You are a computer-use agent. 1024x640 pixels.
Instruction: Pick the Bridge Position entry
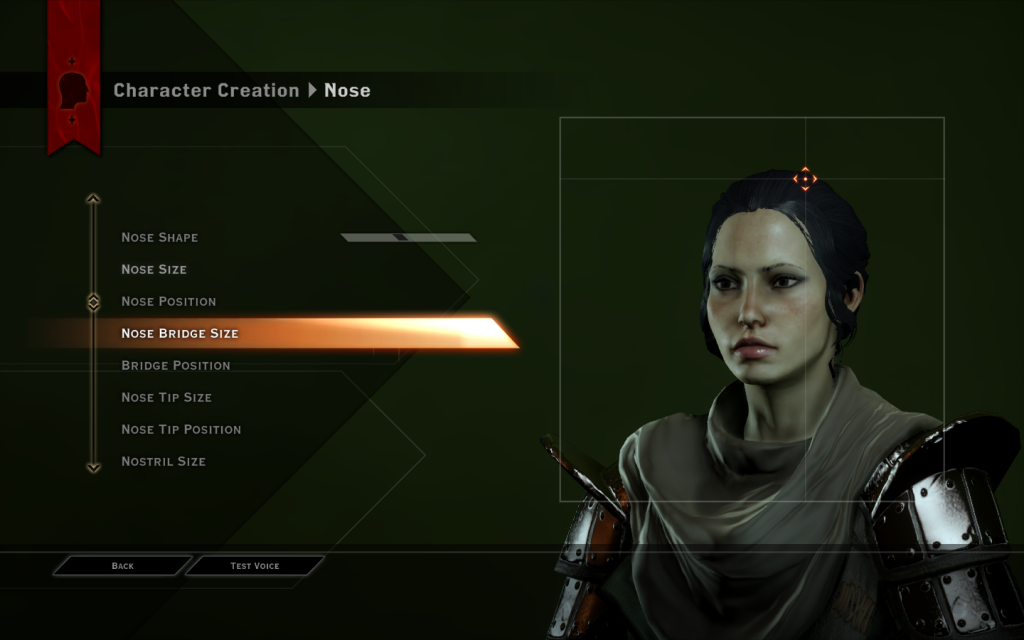click(x=176, y=366)
